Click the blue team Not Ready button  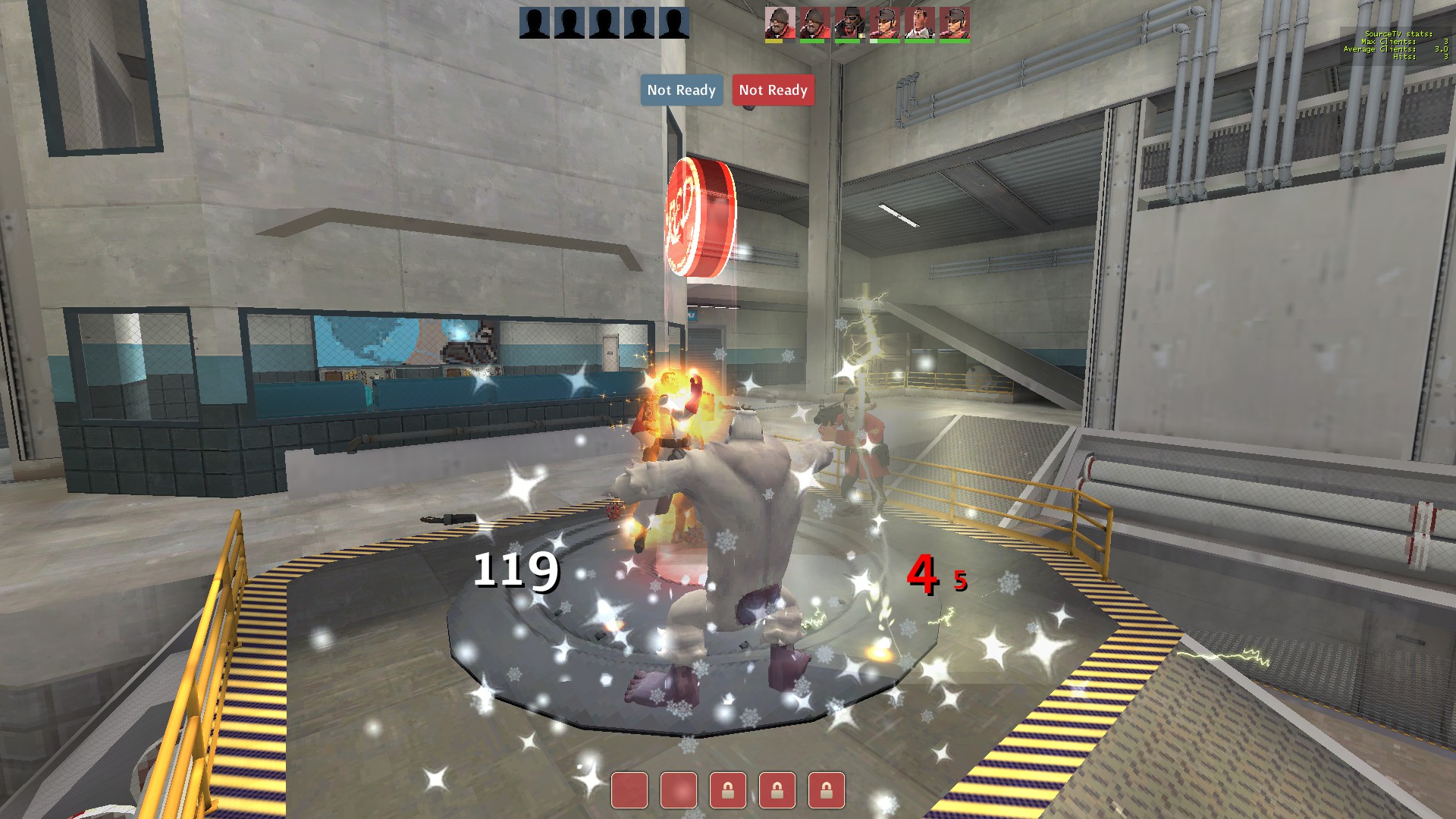point(681,90)
